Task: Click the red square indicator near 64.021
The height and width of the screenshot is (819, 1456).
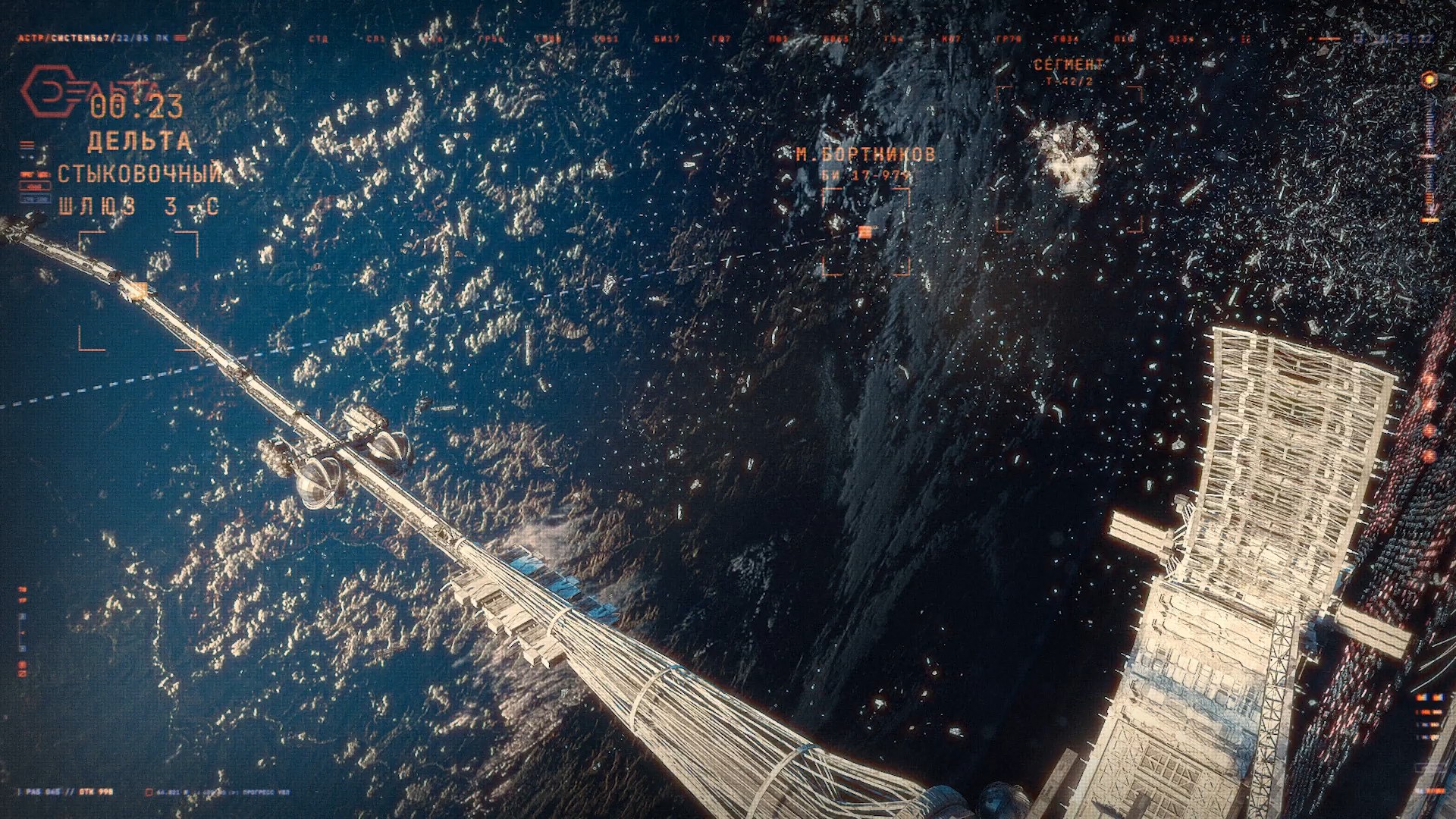Action: pos(149,792)
